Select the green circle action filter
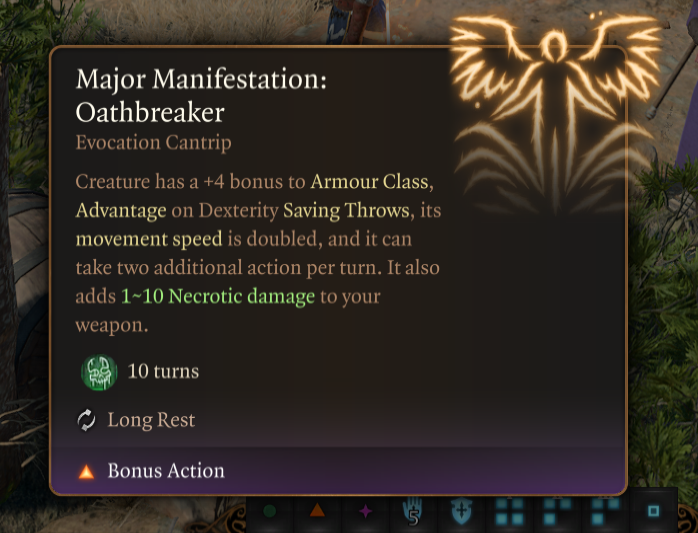This screenshot has width=698, height=533. tap(269, 511)
